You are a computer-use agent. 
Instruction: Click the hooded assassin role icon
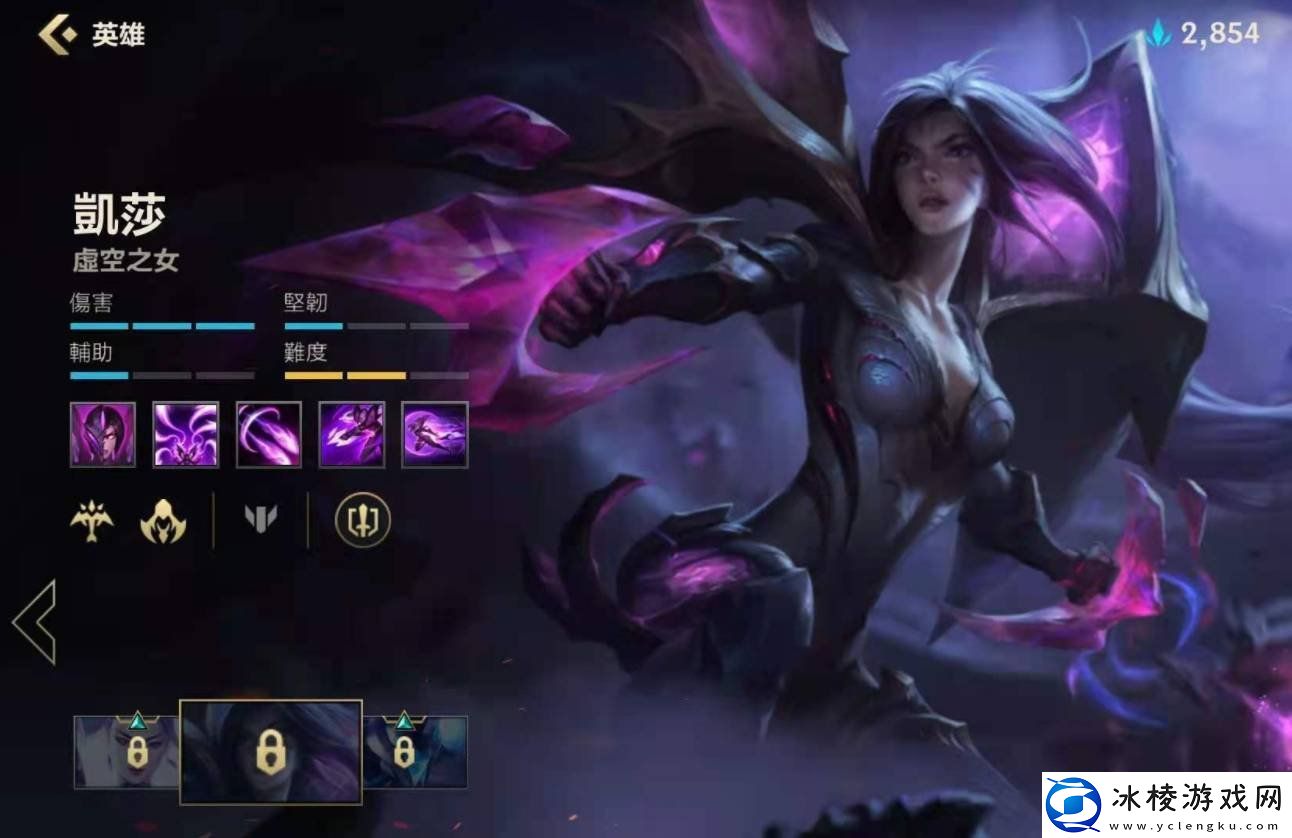tap(163, 520)
